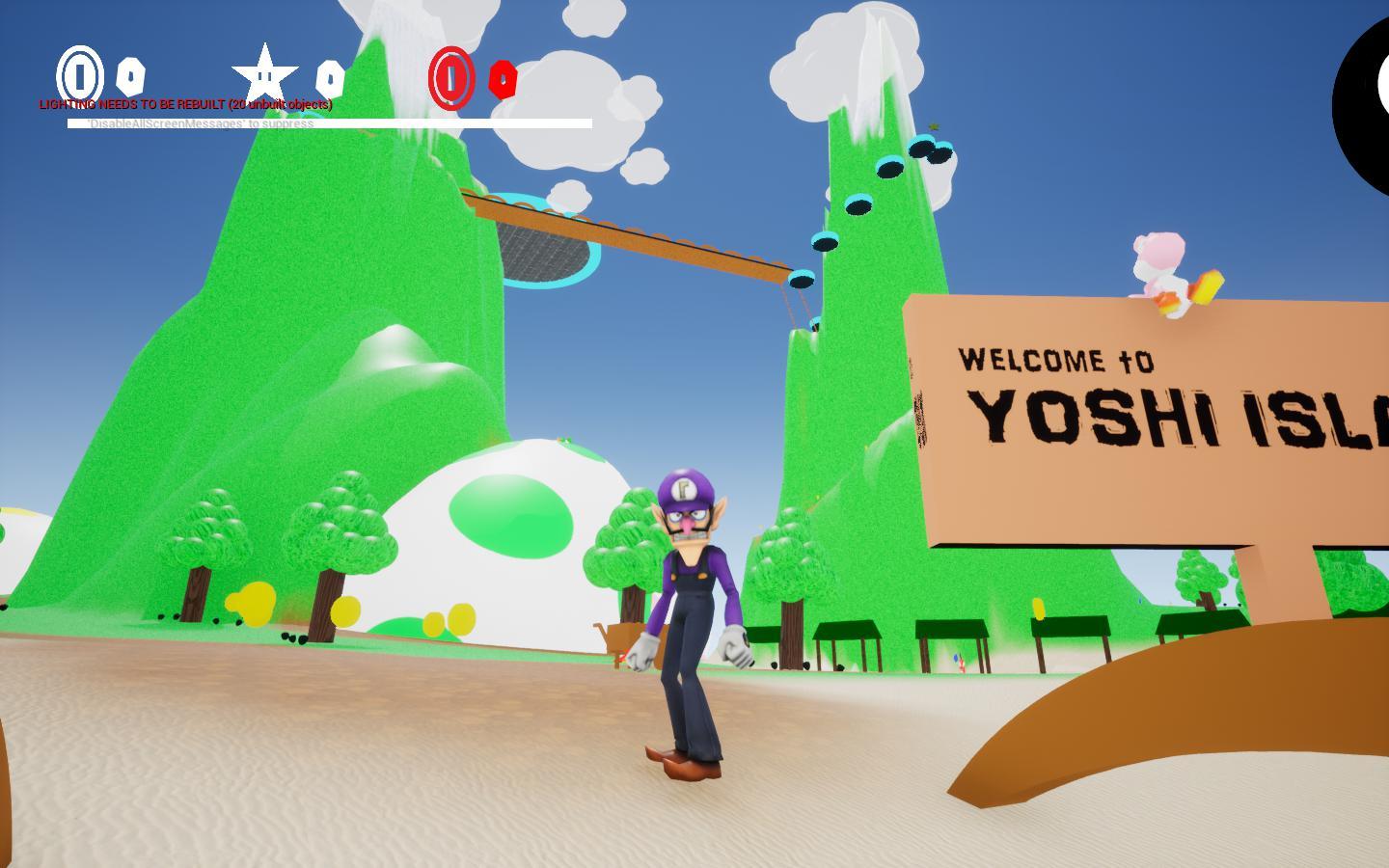Click the white coin count digit
1389x868 pixels.
(130, 77)
